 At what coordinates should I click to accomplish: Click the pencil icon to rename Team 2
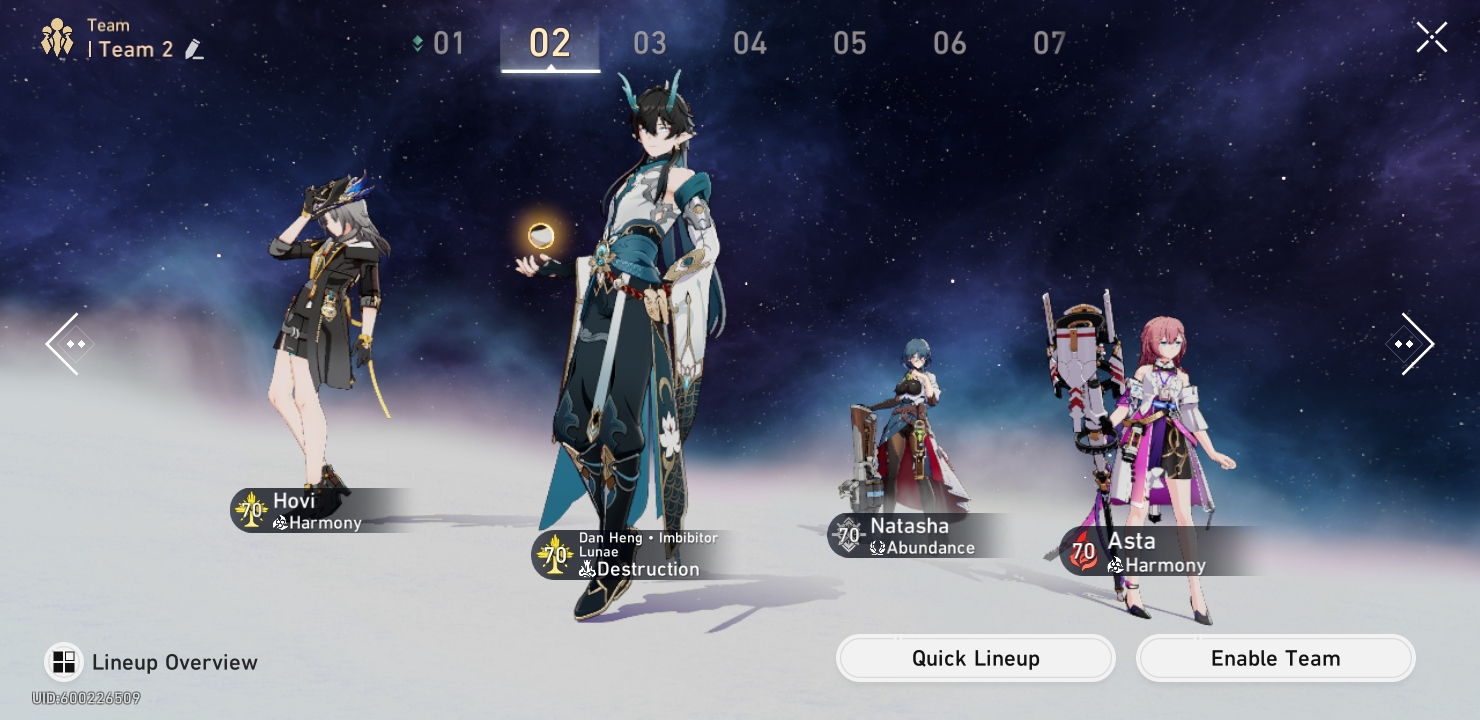195,49
